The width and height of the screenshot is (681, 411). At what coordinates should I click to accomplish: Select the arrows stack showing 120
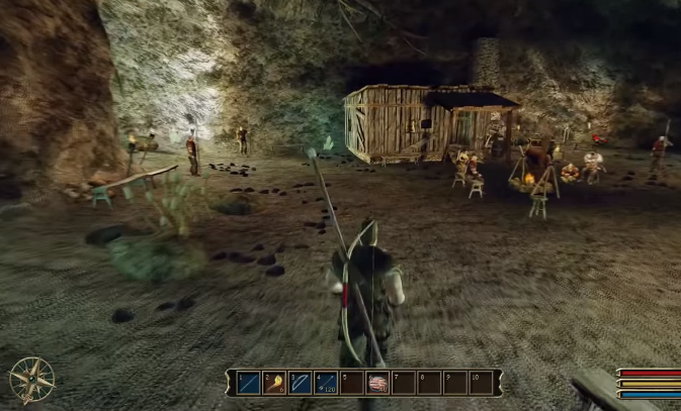325,382
